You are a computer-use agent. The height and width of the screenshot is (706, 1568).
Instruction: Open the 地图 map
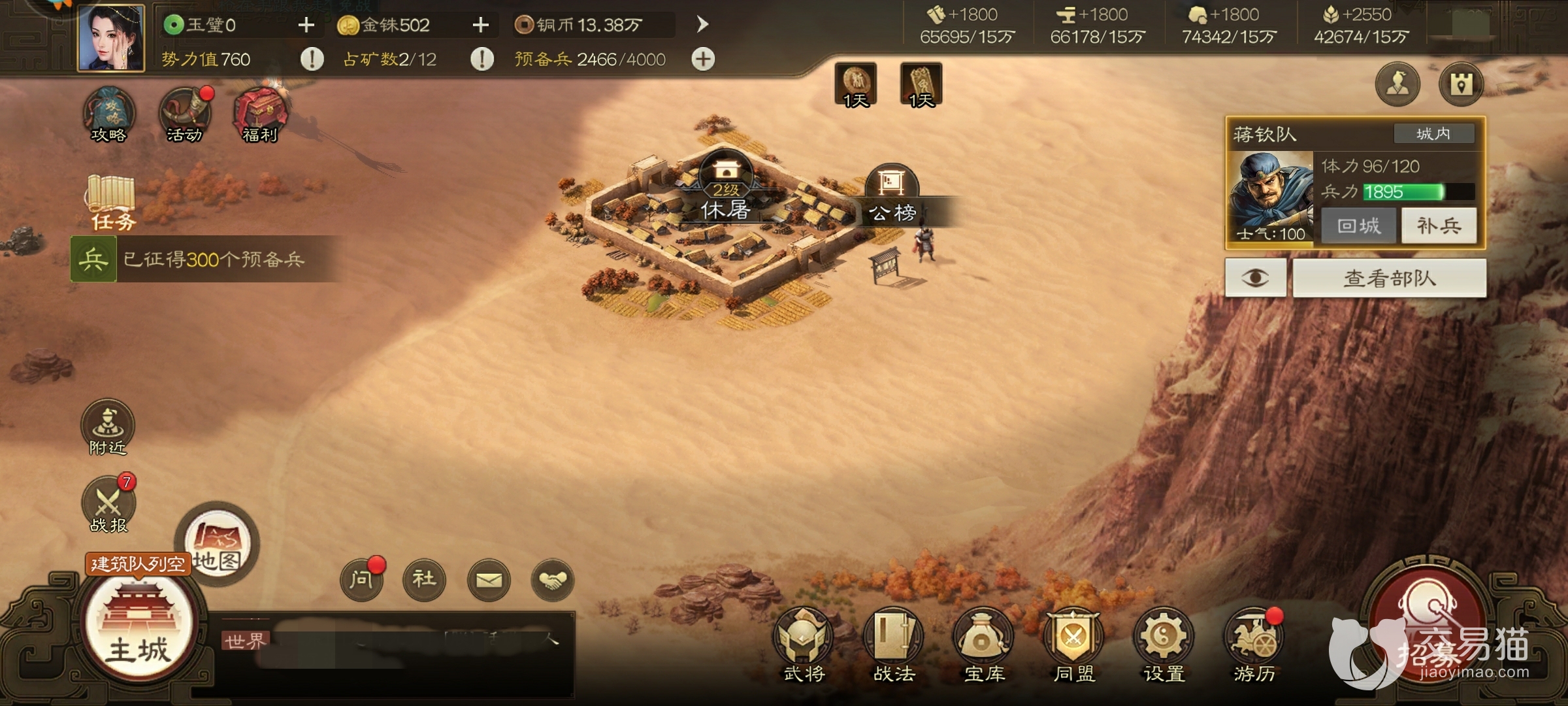(217, 544)
